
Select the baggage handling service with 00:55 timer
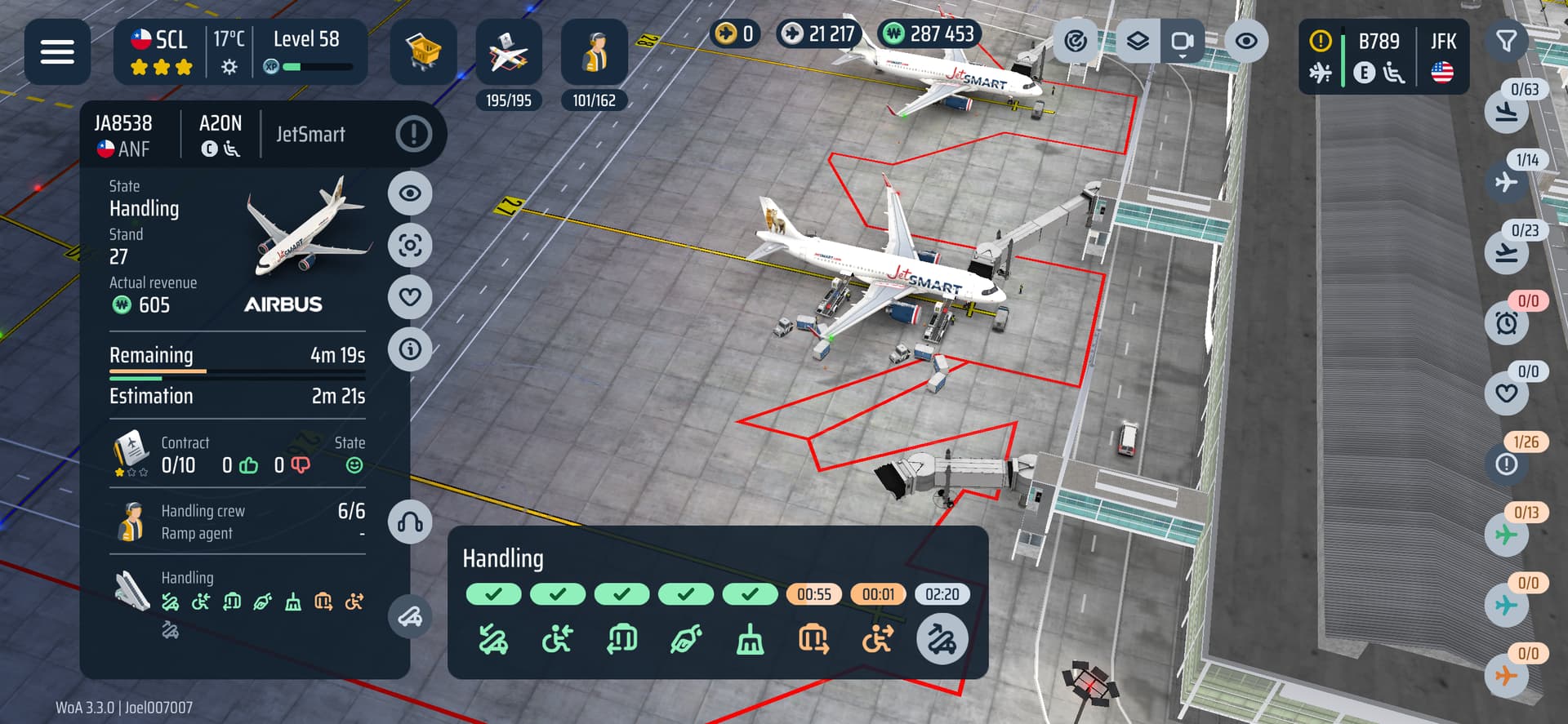point(813,639)
